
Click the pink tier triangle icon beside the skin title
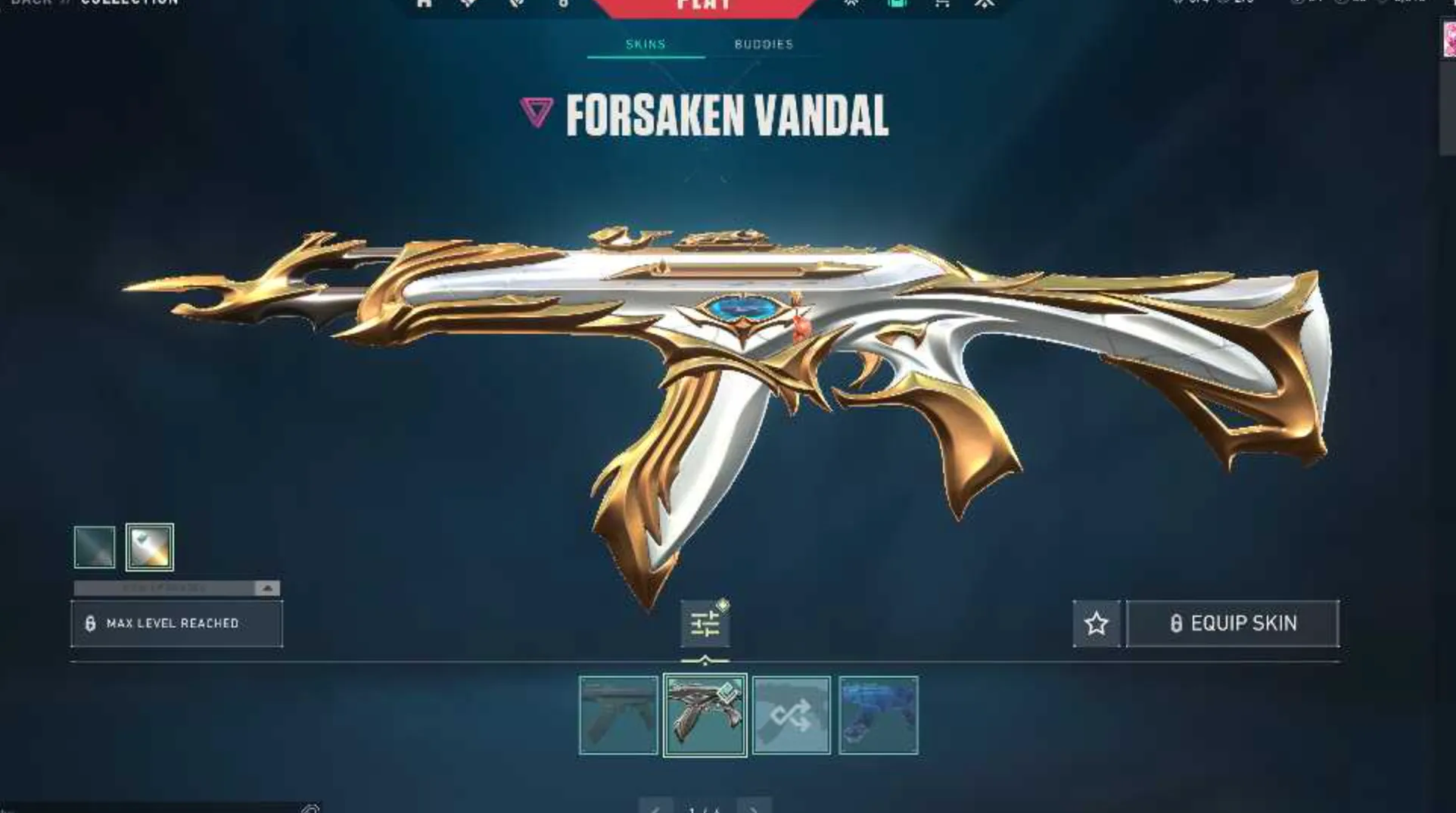(536, 112)
